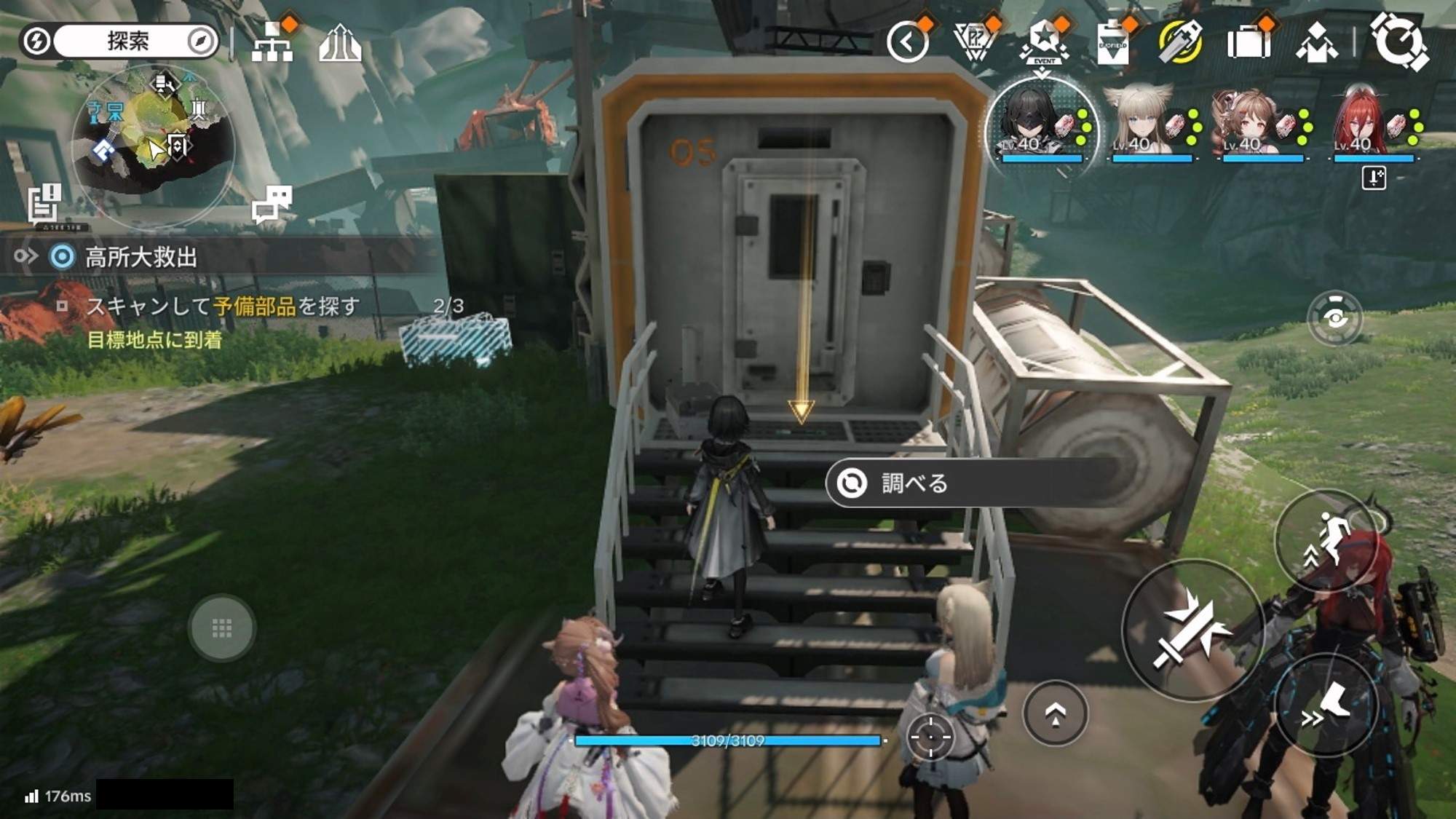Activate the eye scan button
This screenshot has height=819, width=1456.
1334,318
